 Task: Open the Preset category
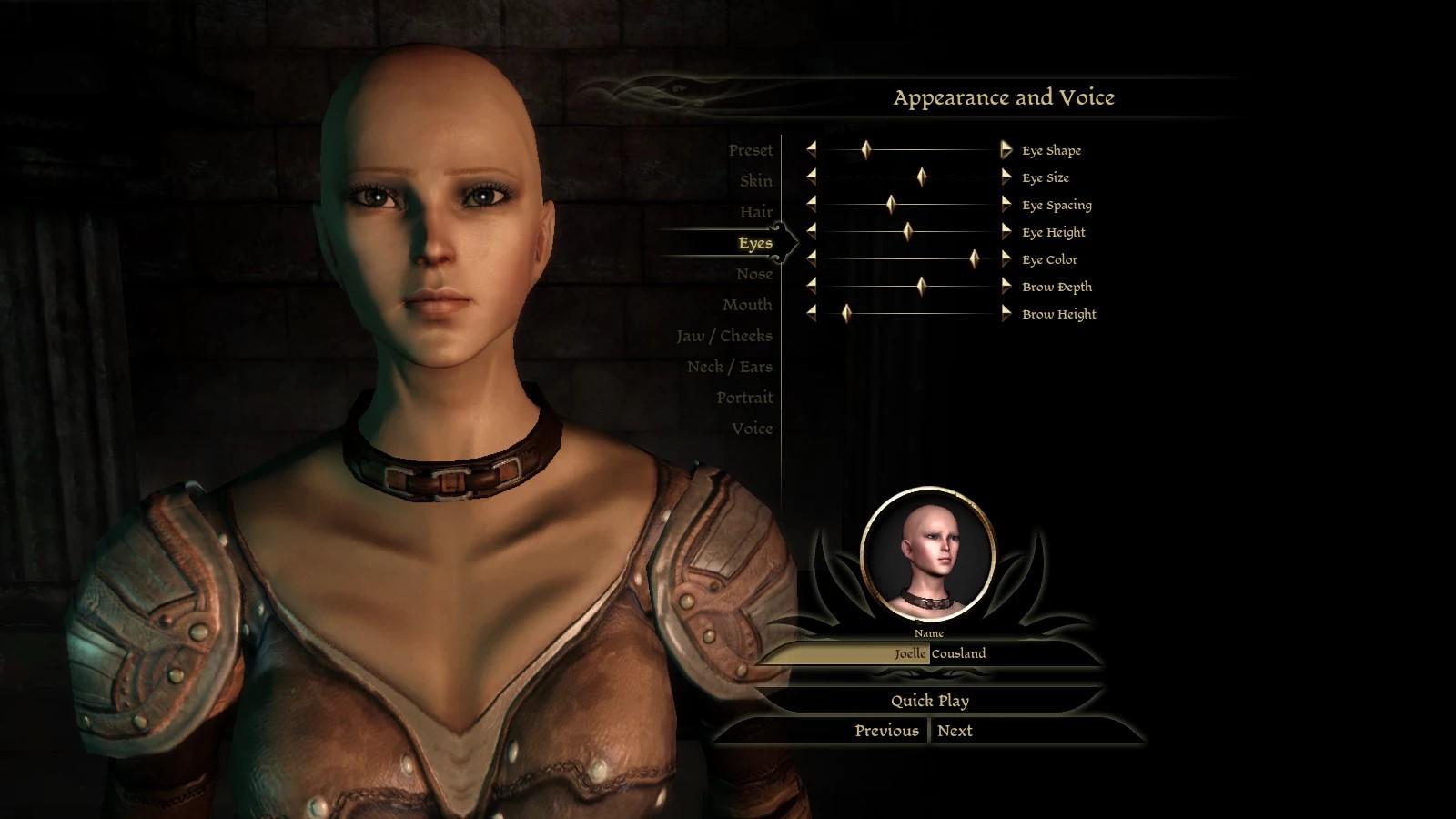750,150
